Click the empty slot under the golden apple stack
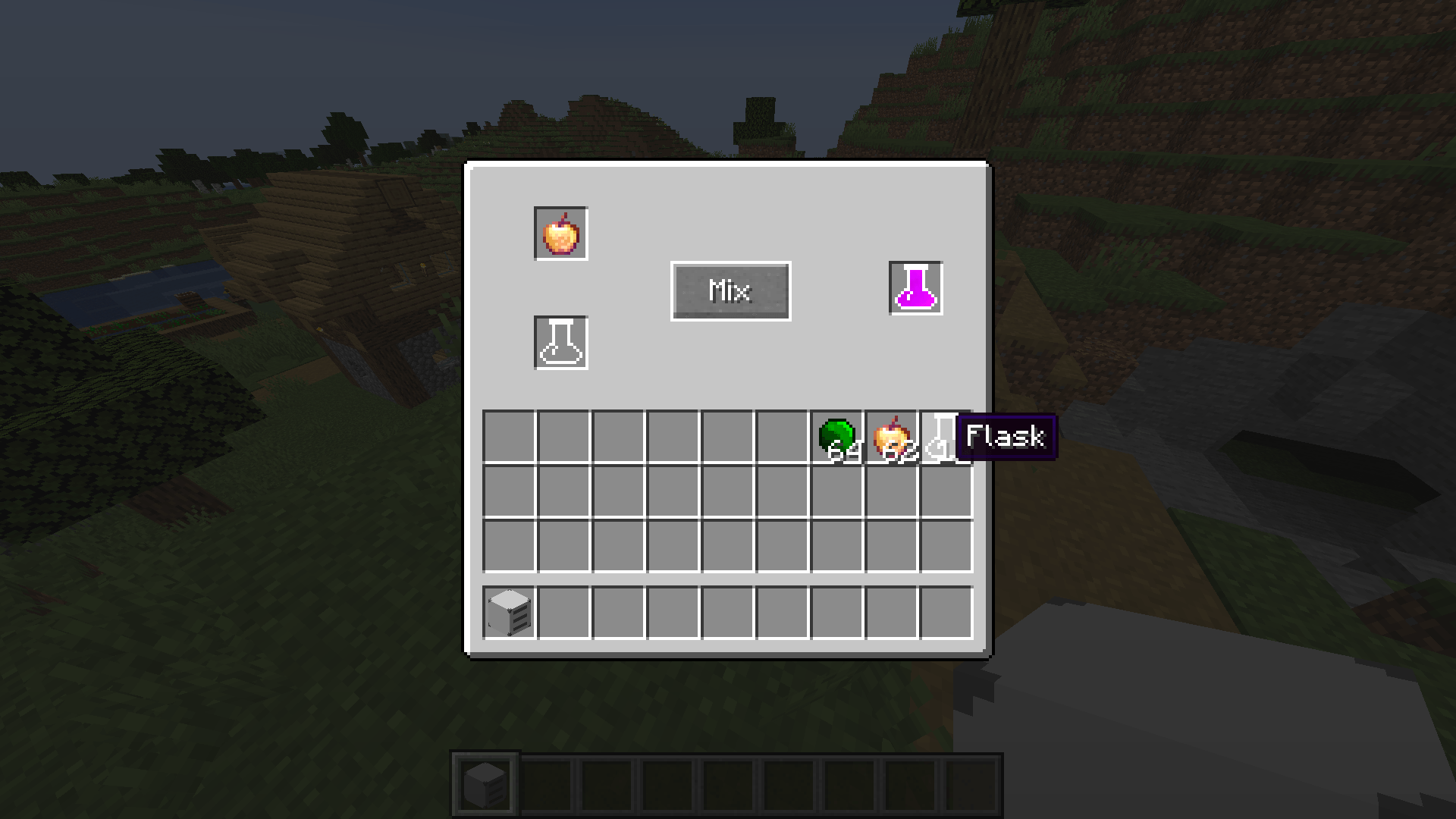This screenshot has width=1456, height=819. 891,491
